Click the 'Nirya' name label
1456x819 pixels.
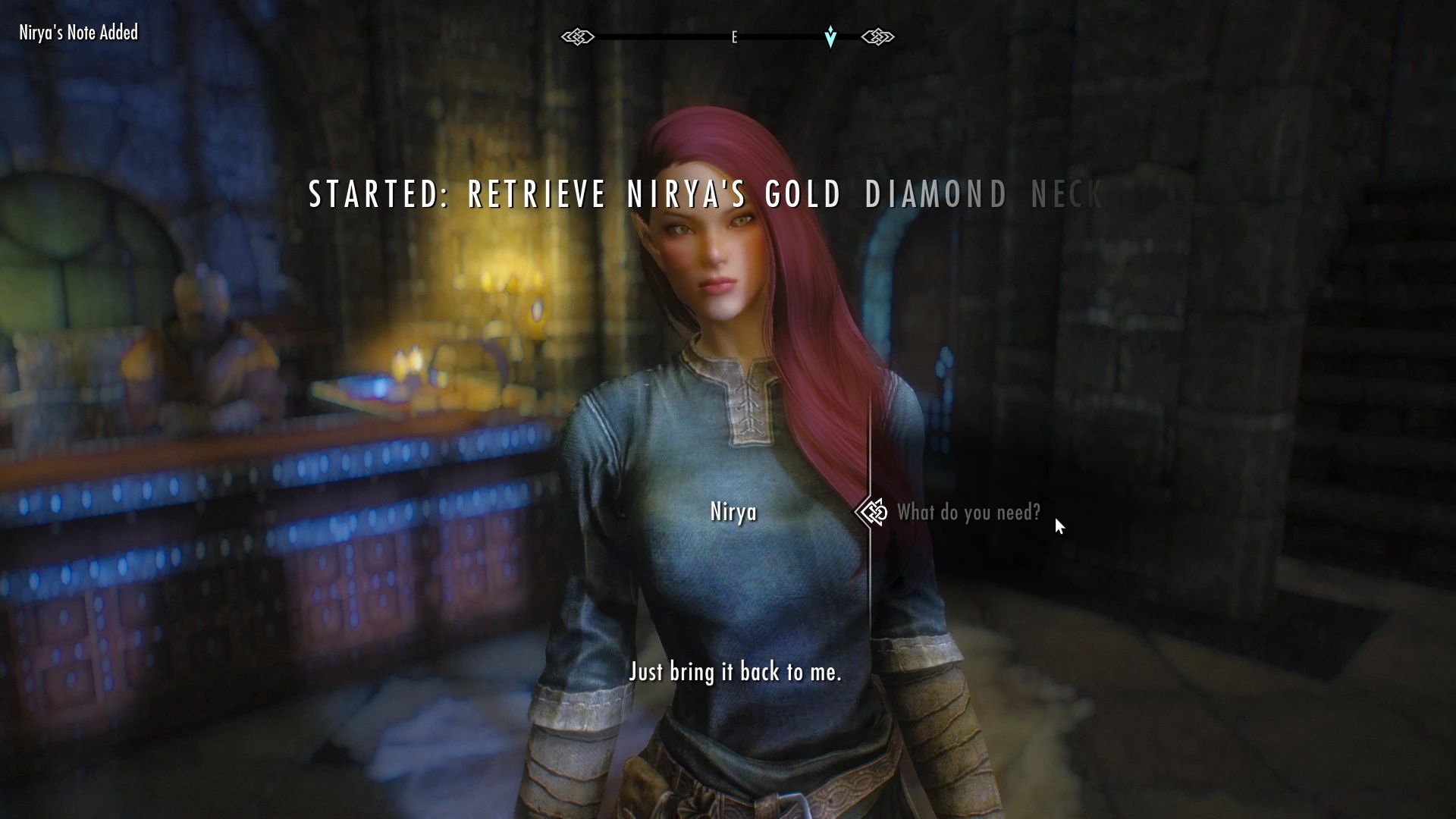733,512
